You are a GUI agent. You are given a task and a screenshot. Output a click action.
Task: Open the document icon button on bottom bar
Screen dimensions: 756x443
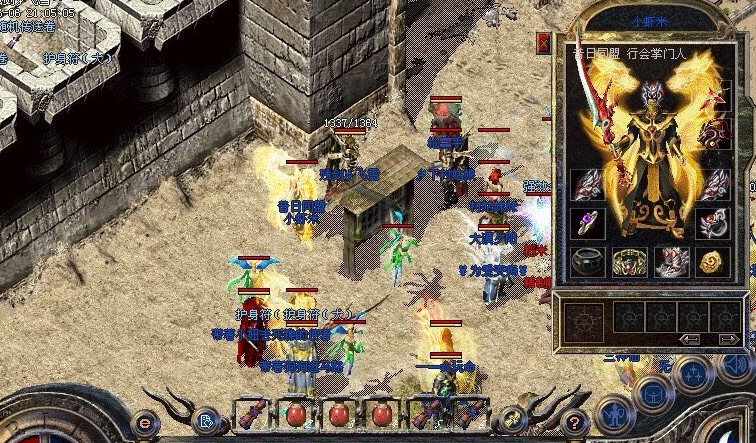(206, 419)
